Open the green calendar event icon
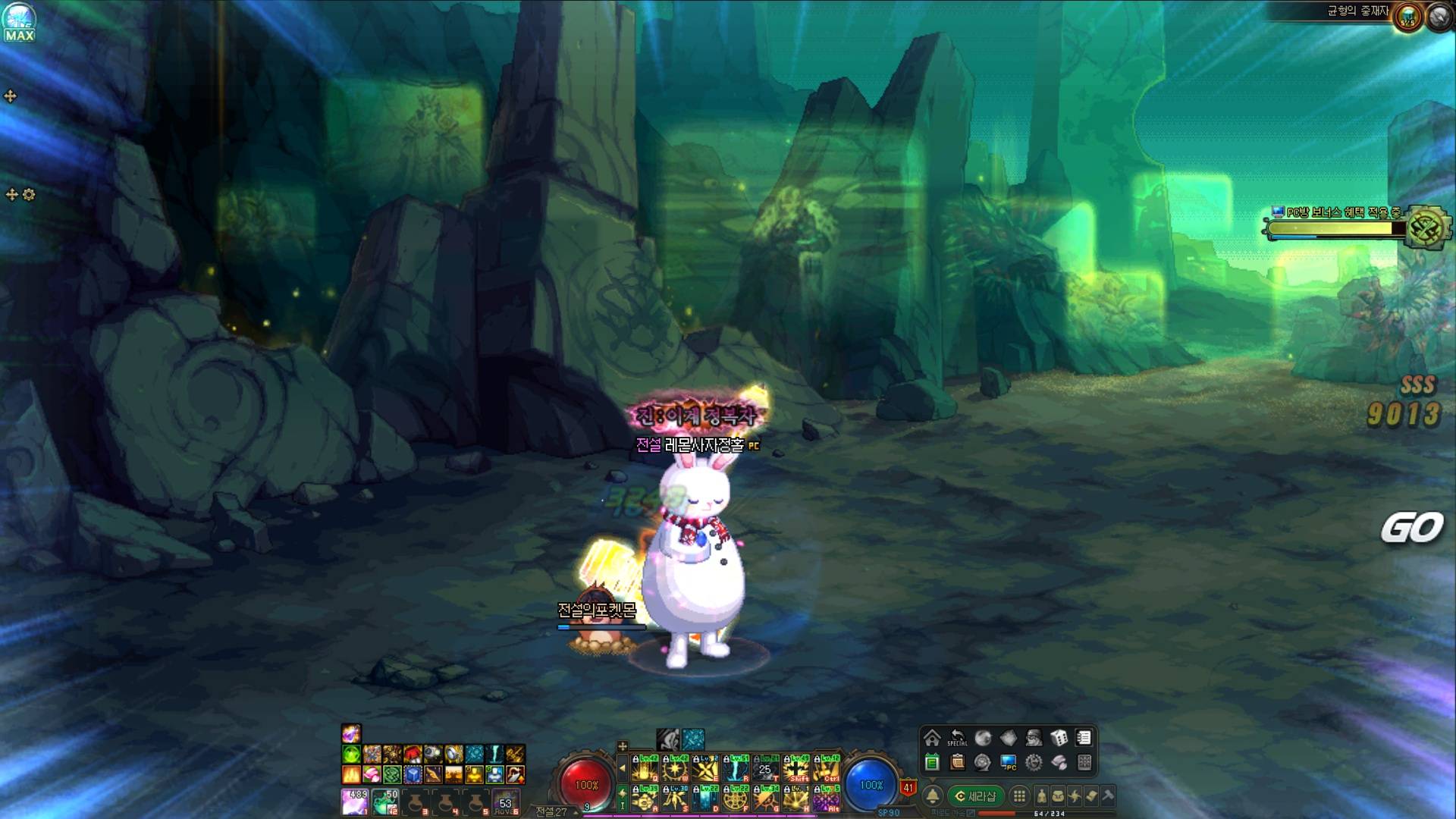Viewport: 1456px width, 819px height. point(932,762)
